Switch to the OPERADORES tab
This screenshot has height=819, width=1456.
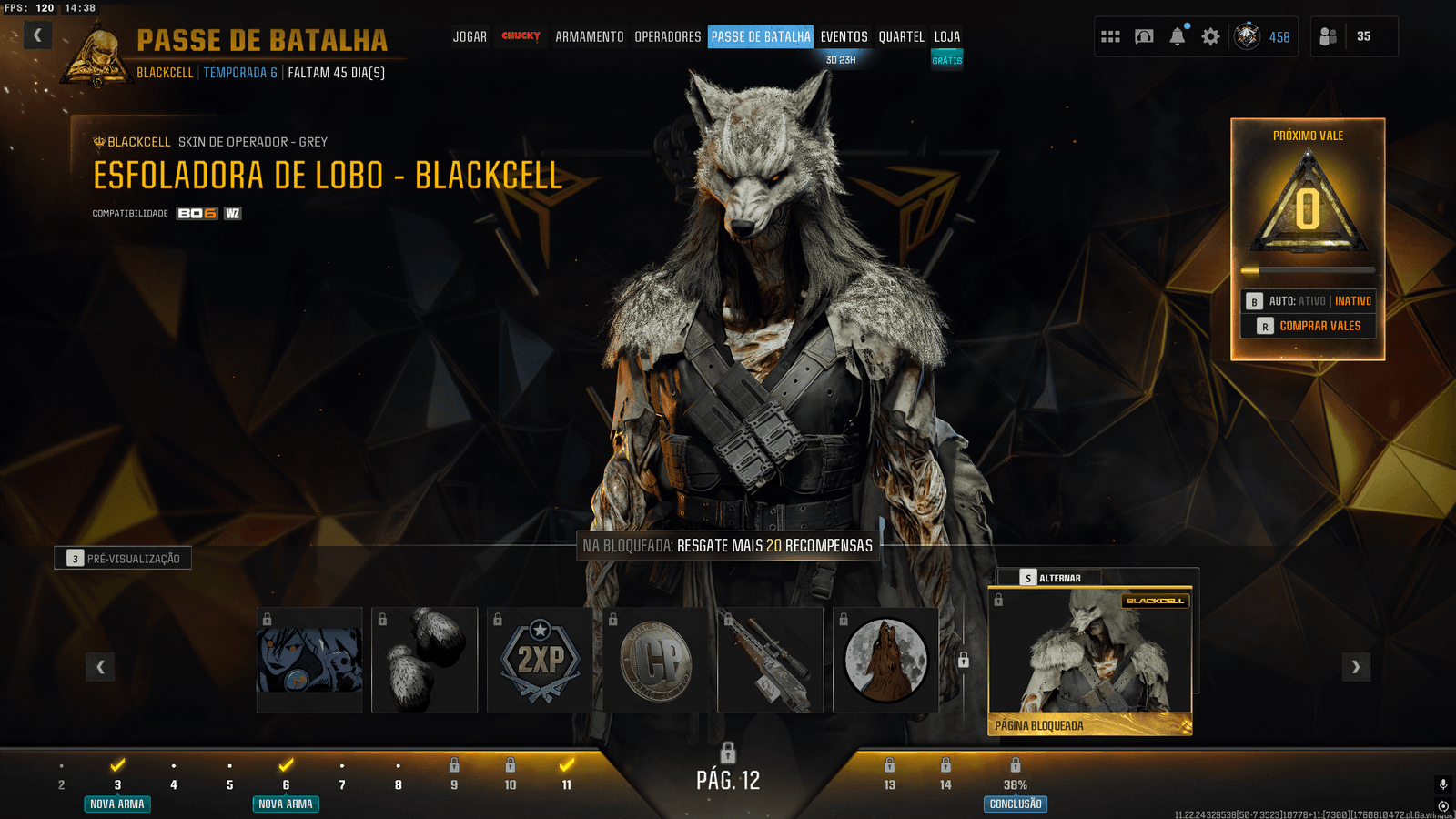(x=667, y=37)
